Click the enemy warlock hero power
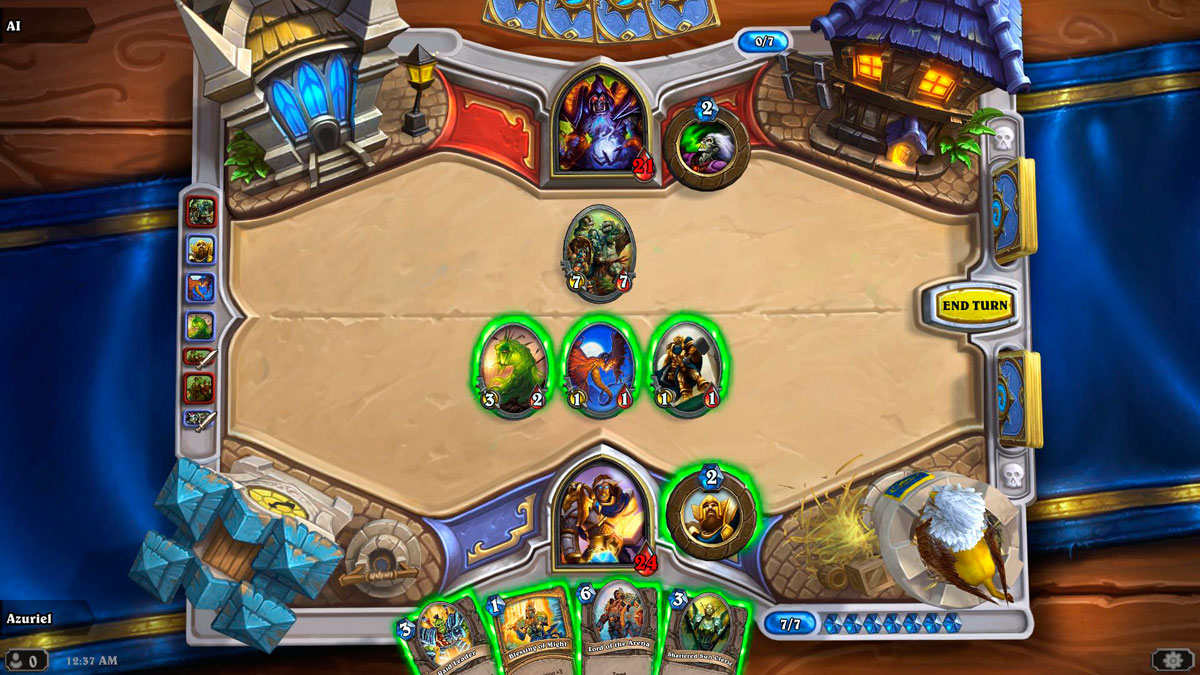 [x=707, y=145]
